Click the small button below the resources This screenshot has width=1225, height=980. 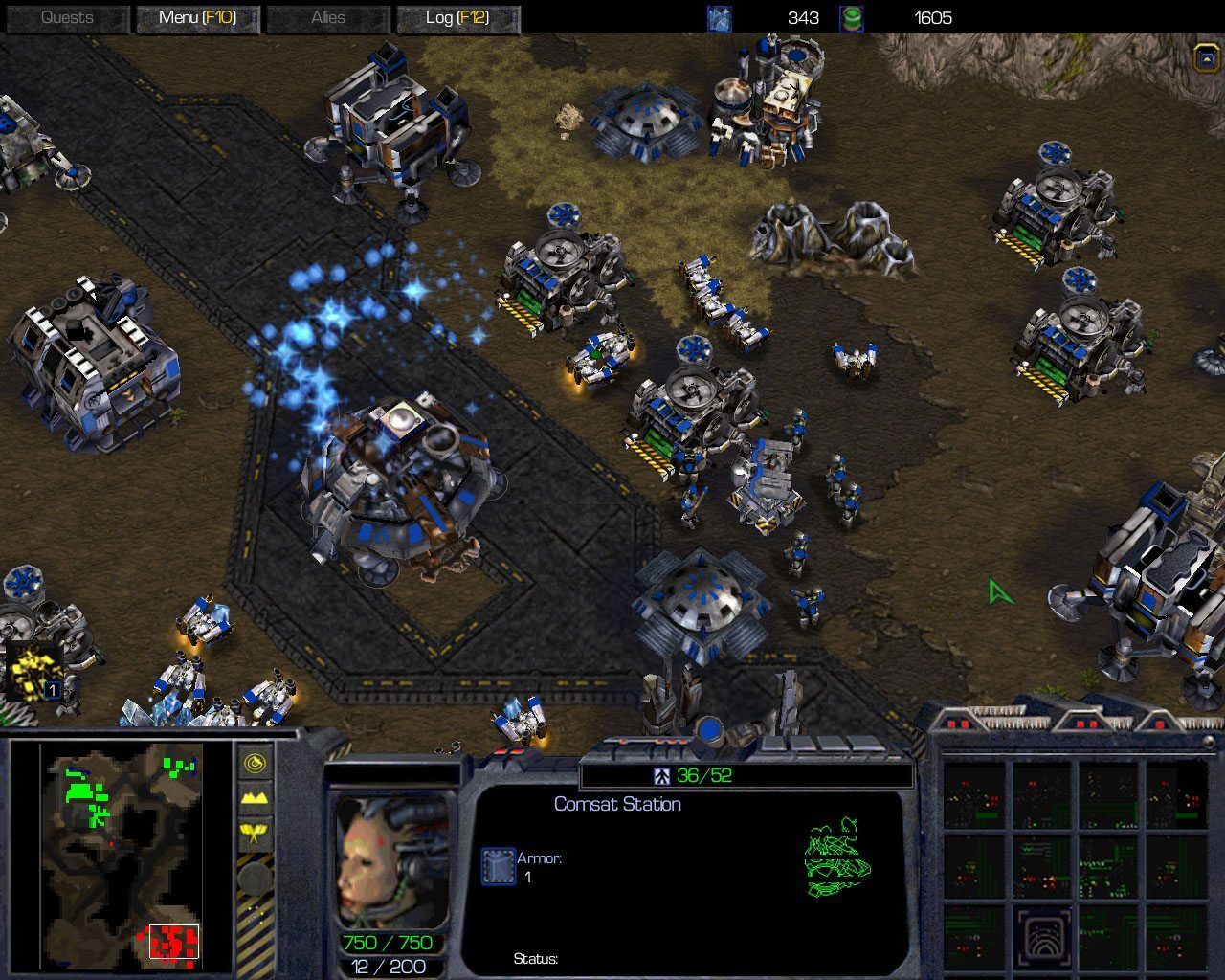point(1205,58)
